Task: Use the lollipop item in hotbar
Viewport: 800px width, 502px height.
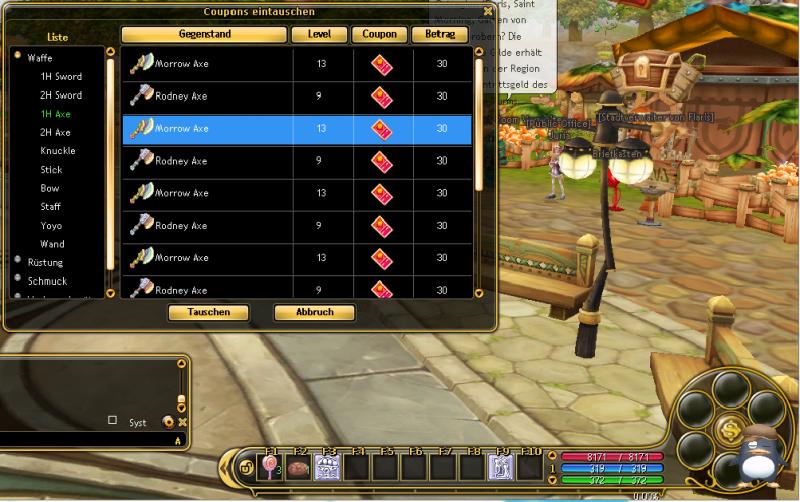Action: [x=270, y=466]
